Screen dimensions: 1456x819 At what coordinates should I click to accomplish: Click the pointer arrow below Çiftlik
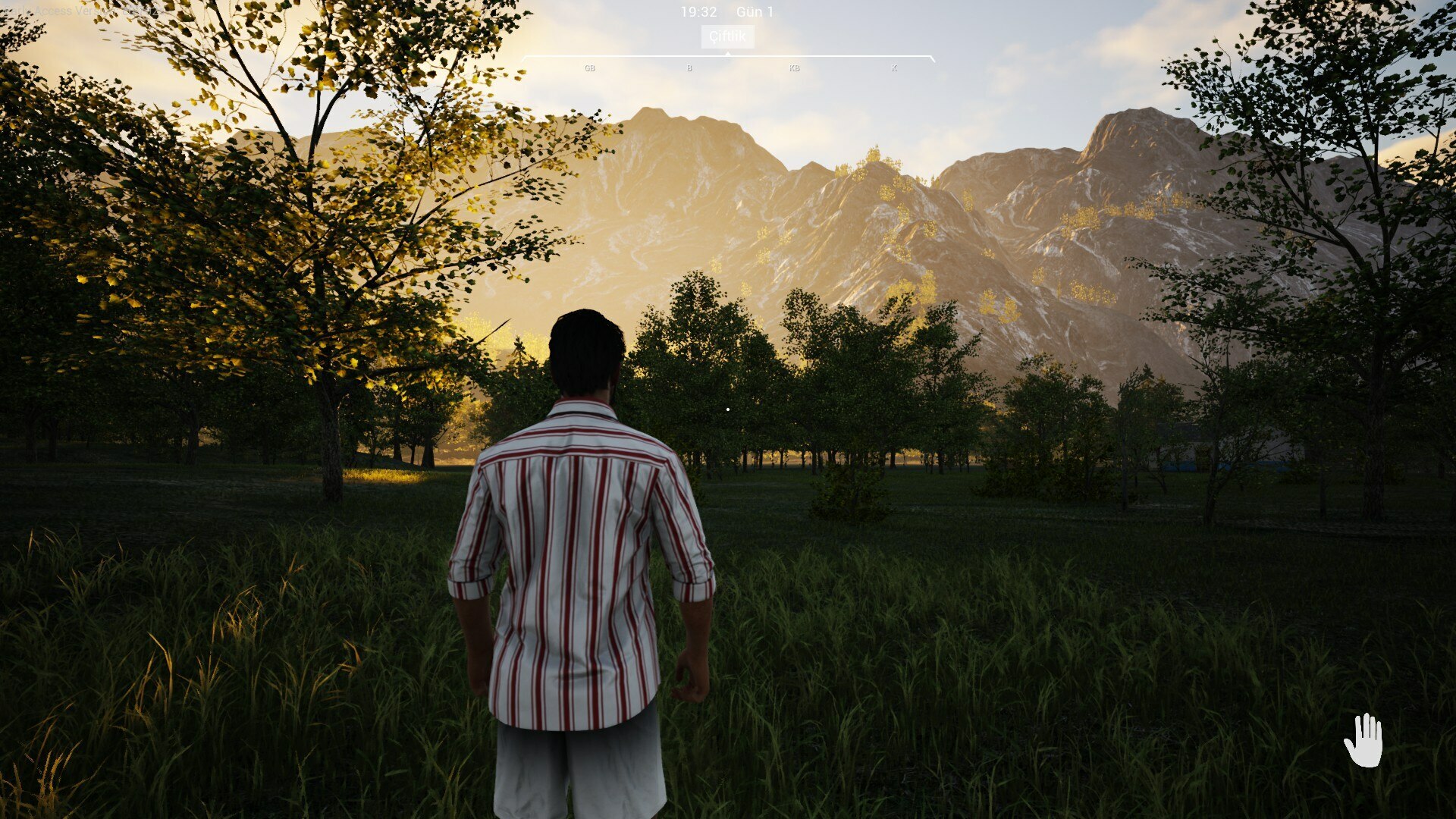tap(727, 54)
